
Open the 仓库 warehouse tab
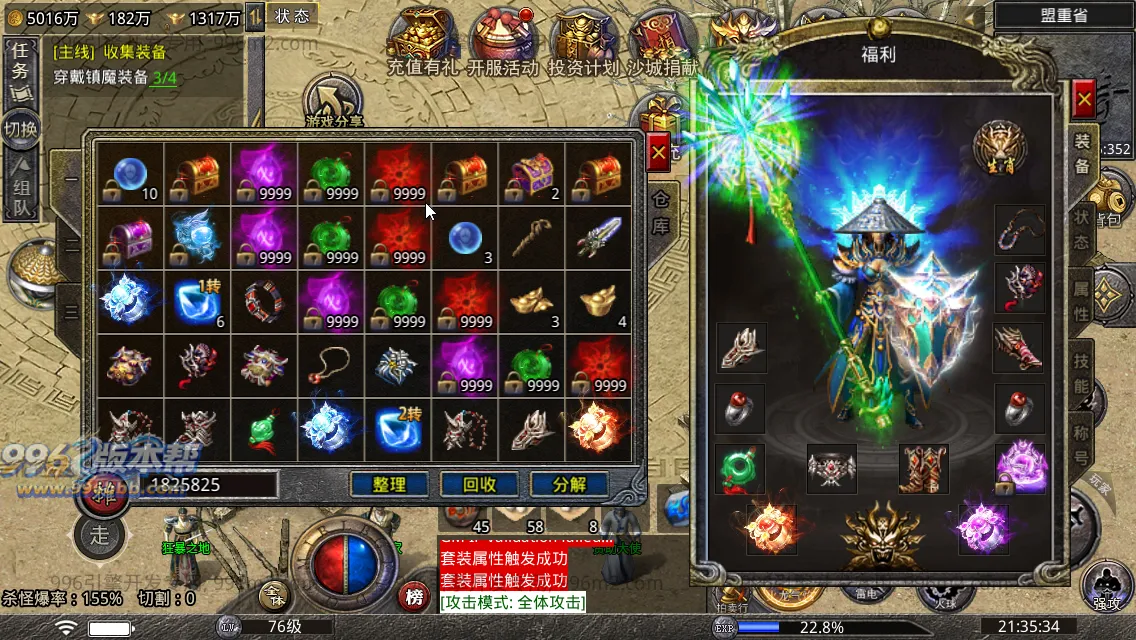pos(661,214)
